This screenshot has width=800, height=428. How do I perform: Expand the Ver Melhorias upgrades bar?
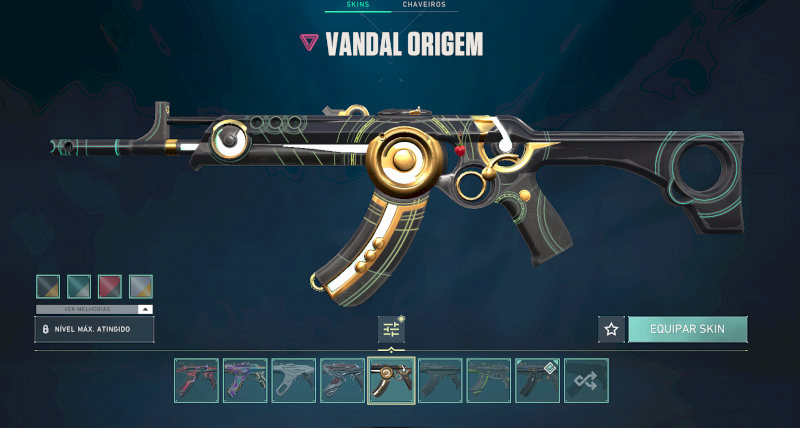coord(94,309)
